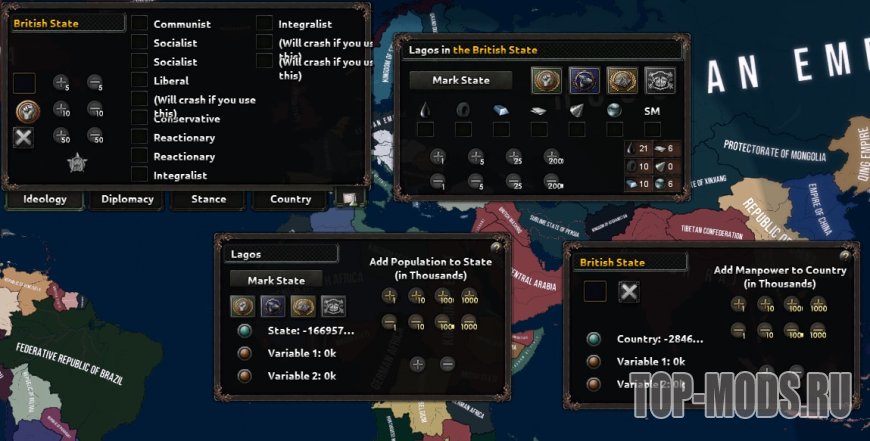This screenshot has height=441, width=870.
Task: Click Mark State in the population panel
Action: pyautogui.click(x=275, y=280)
